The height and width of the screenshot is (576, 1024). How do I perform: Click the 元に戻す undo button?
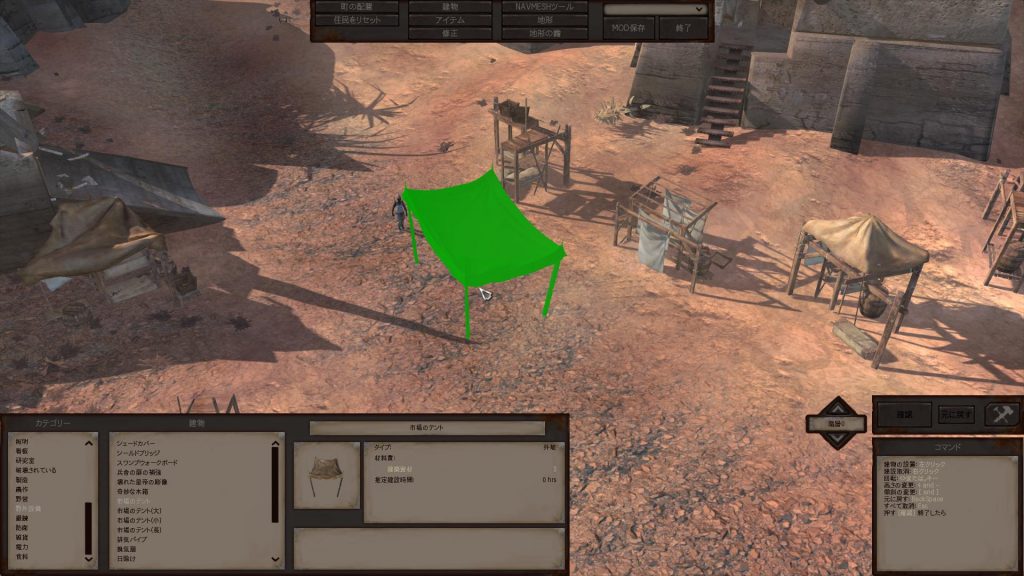[x=956, y=413]
